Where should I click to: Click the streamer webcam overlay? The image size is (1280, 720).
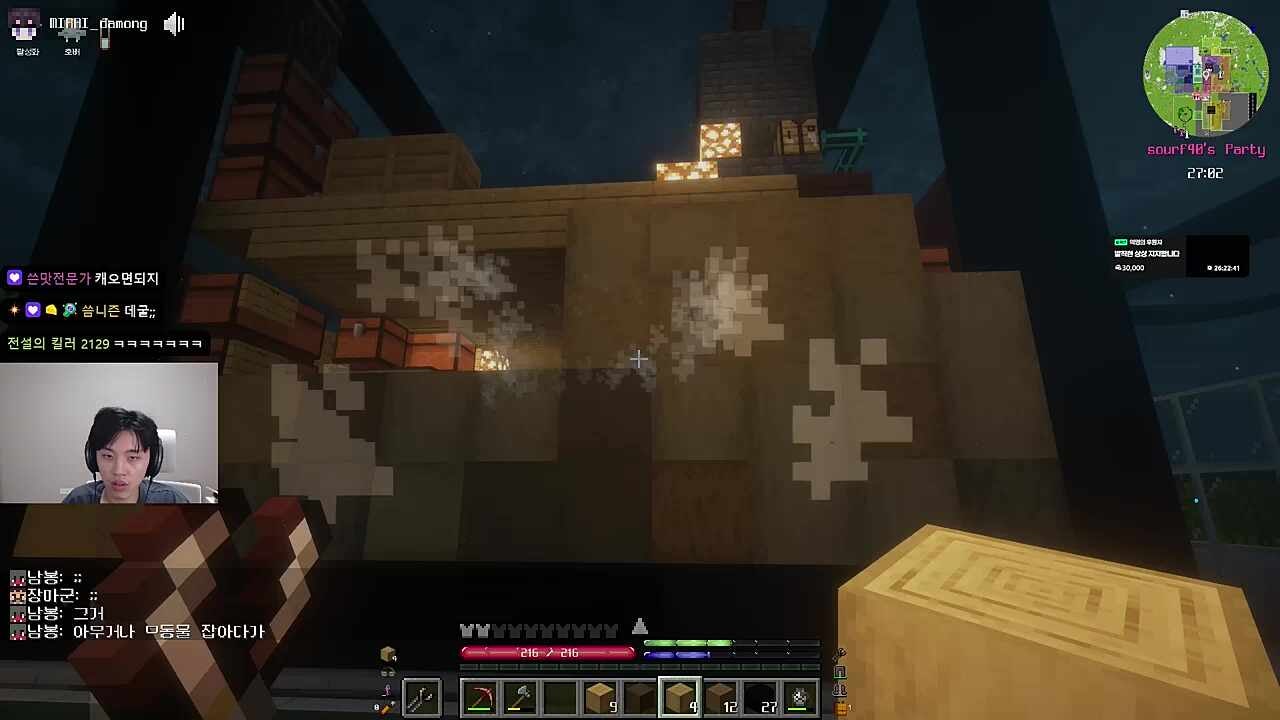[x=109, y=433]
